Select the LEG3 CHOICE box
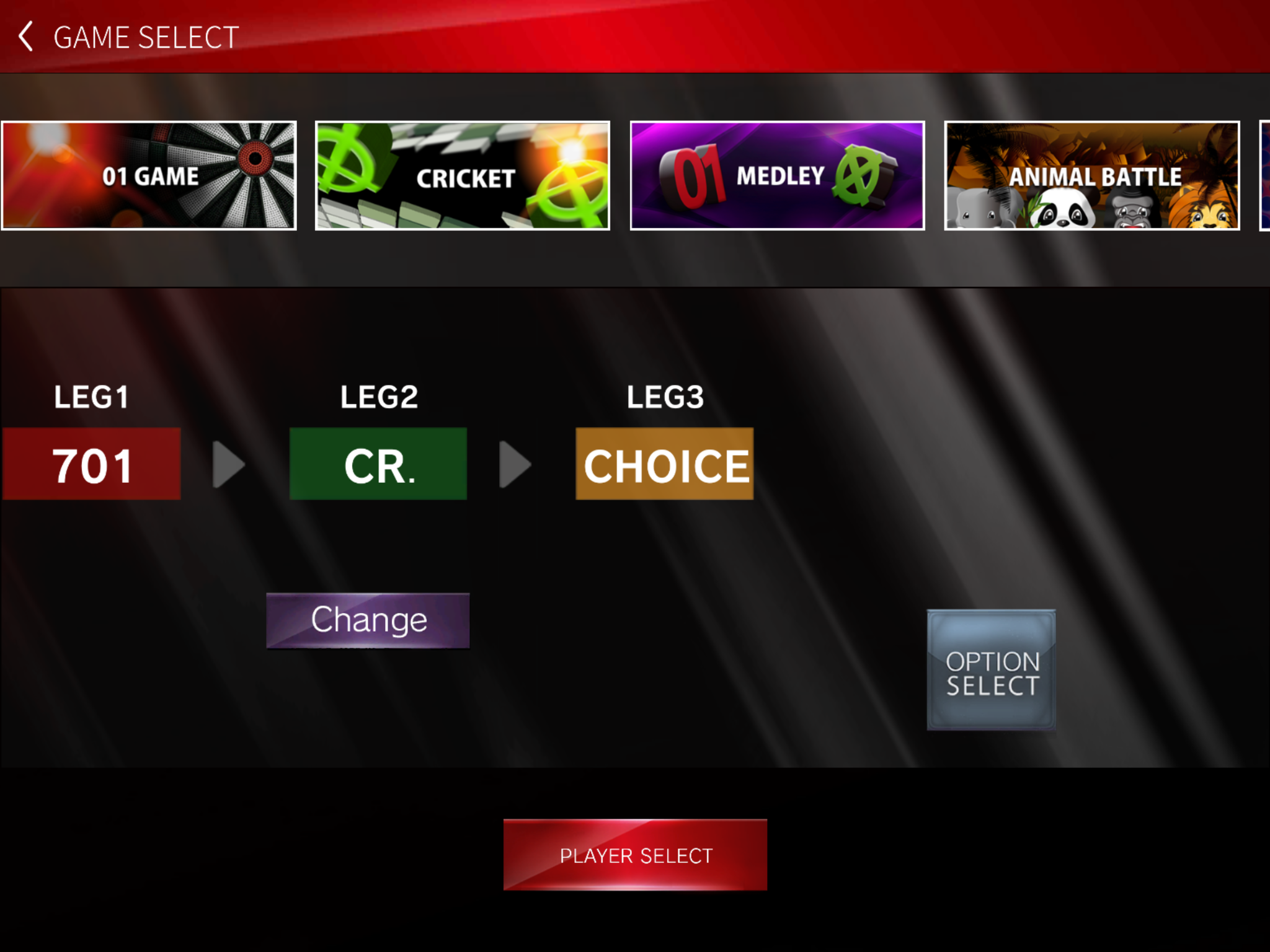The image size is (1270, 952). pyautogui.click(x=664, y=464)
